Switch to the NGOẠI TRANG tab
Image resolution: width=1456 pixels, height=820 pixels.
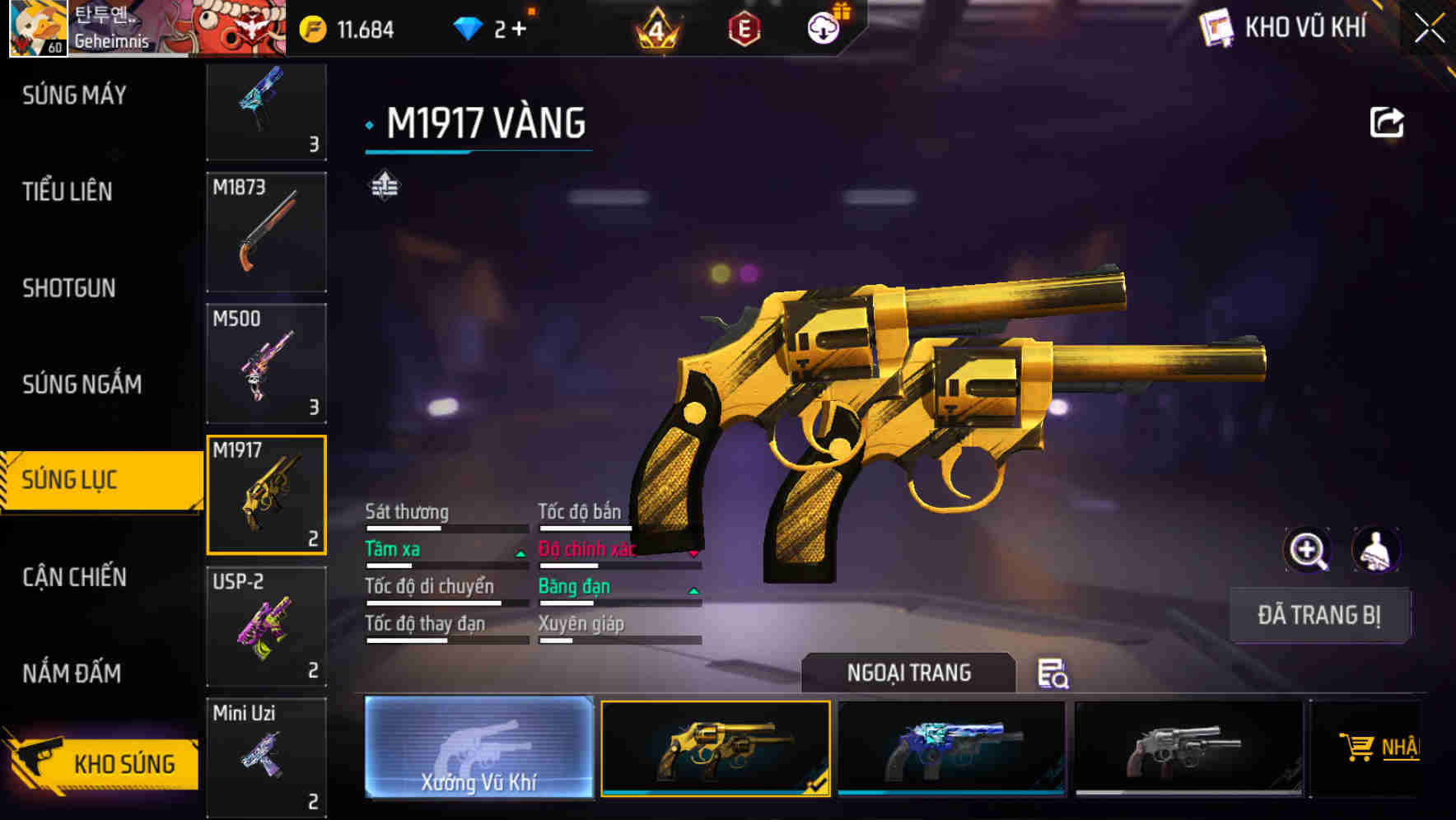tap(910, 673)
